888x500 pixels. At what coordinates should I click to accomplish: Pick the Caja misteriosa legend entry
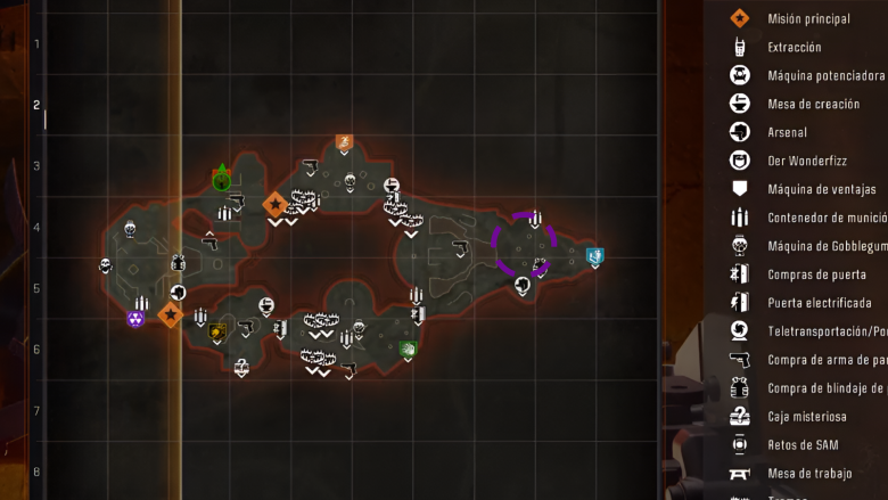tap(807, 416)
